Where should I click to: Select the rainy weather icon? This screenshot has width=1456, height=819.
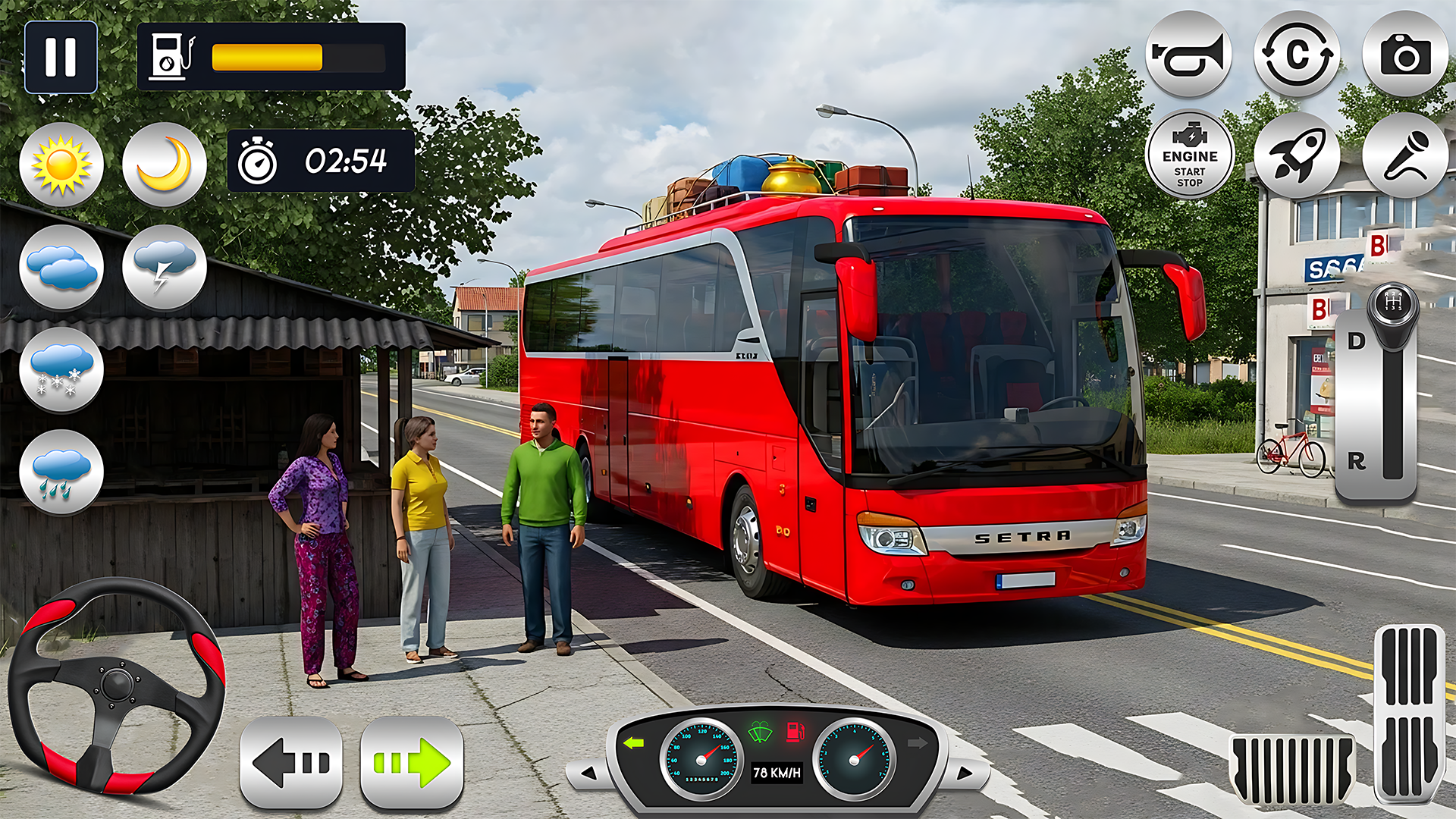[61, 473]
